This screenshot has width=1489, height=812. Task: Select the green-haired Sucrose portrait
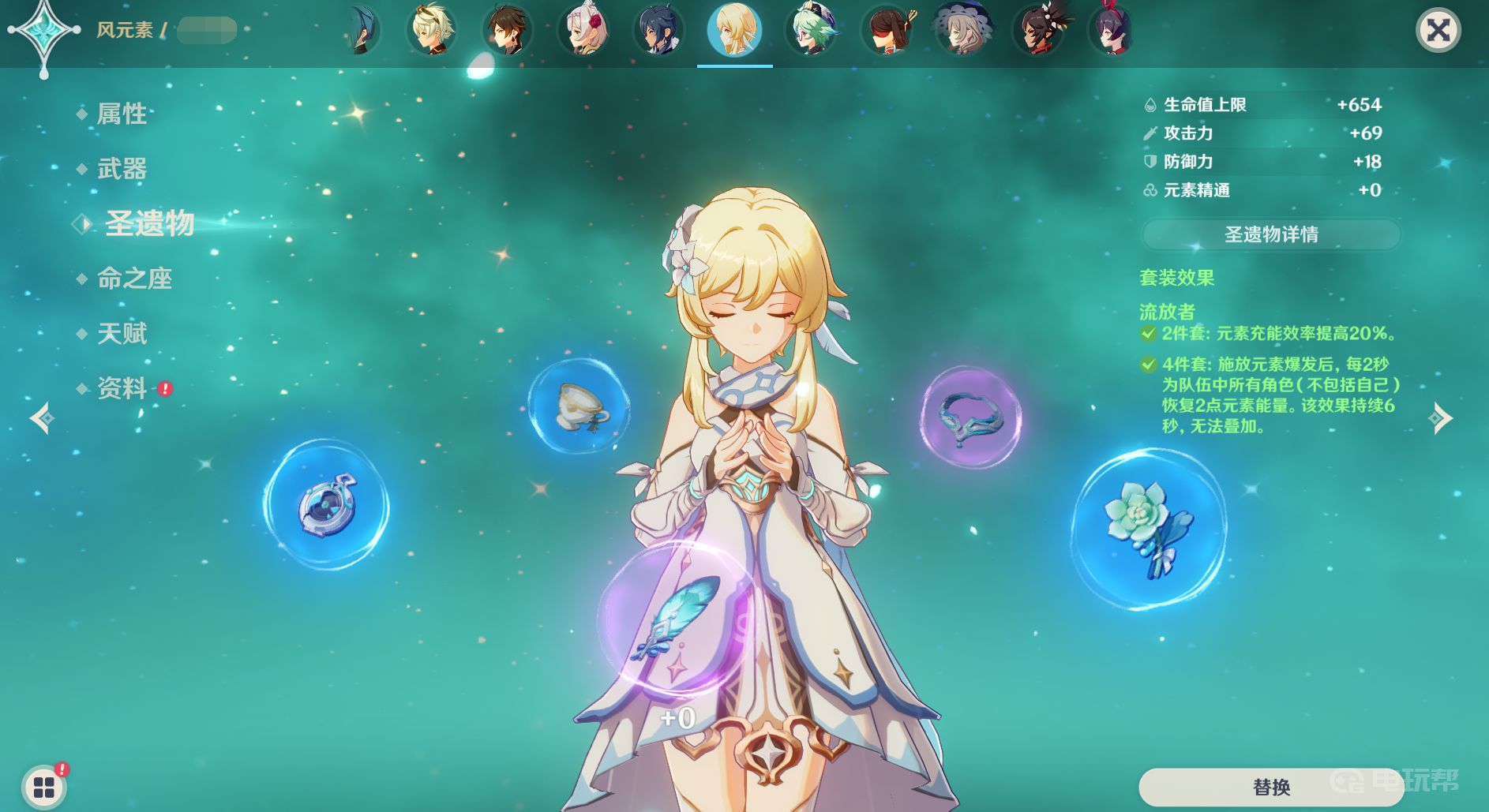coord(811,31)
